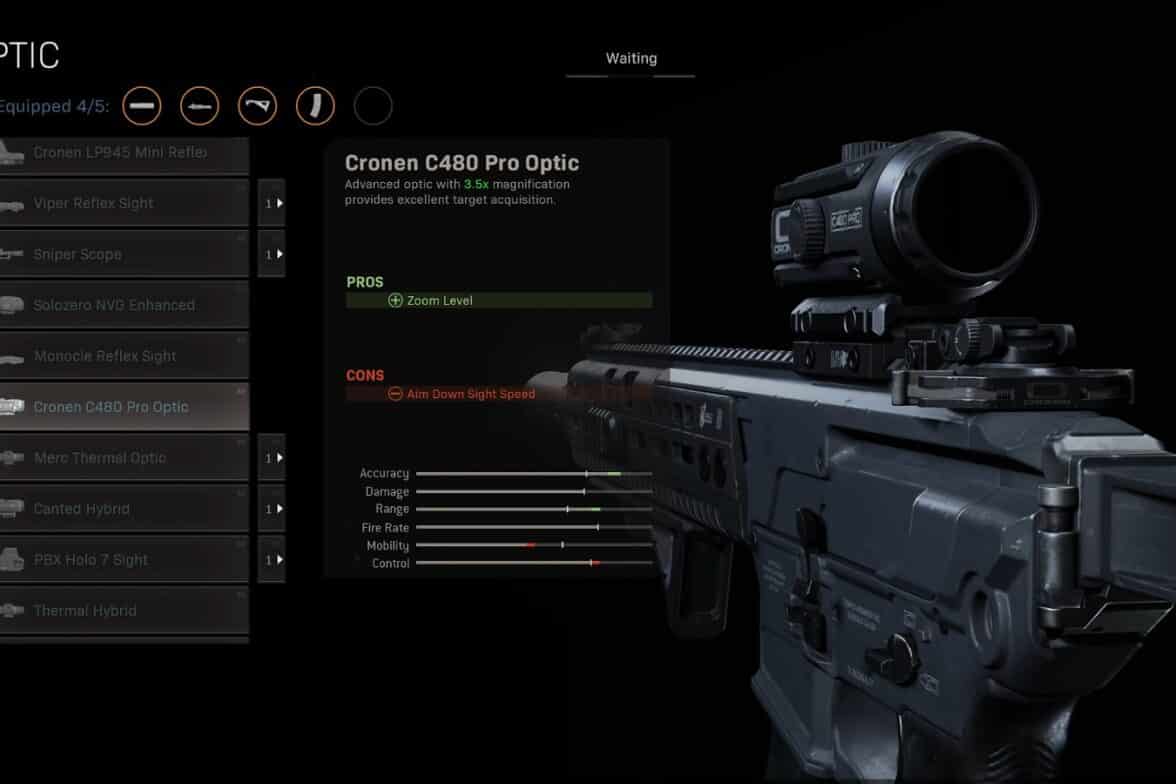Choose the Canted Hybrid optic
This screenshot has width=1176, height=784.
[x=122, y=509]
